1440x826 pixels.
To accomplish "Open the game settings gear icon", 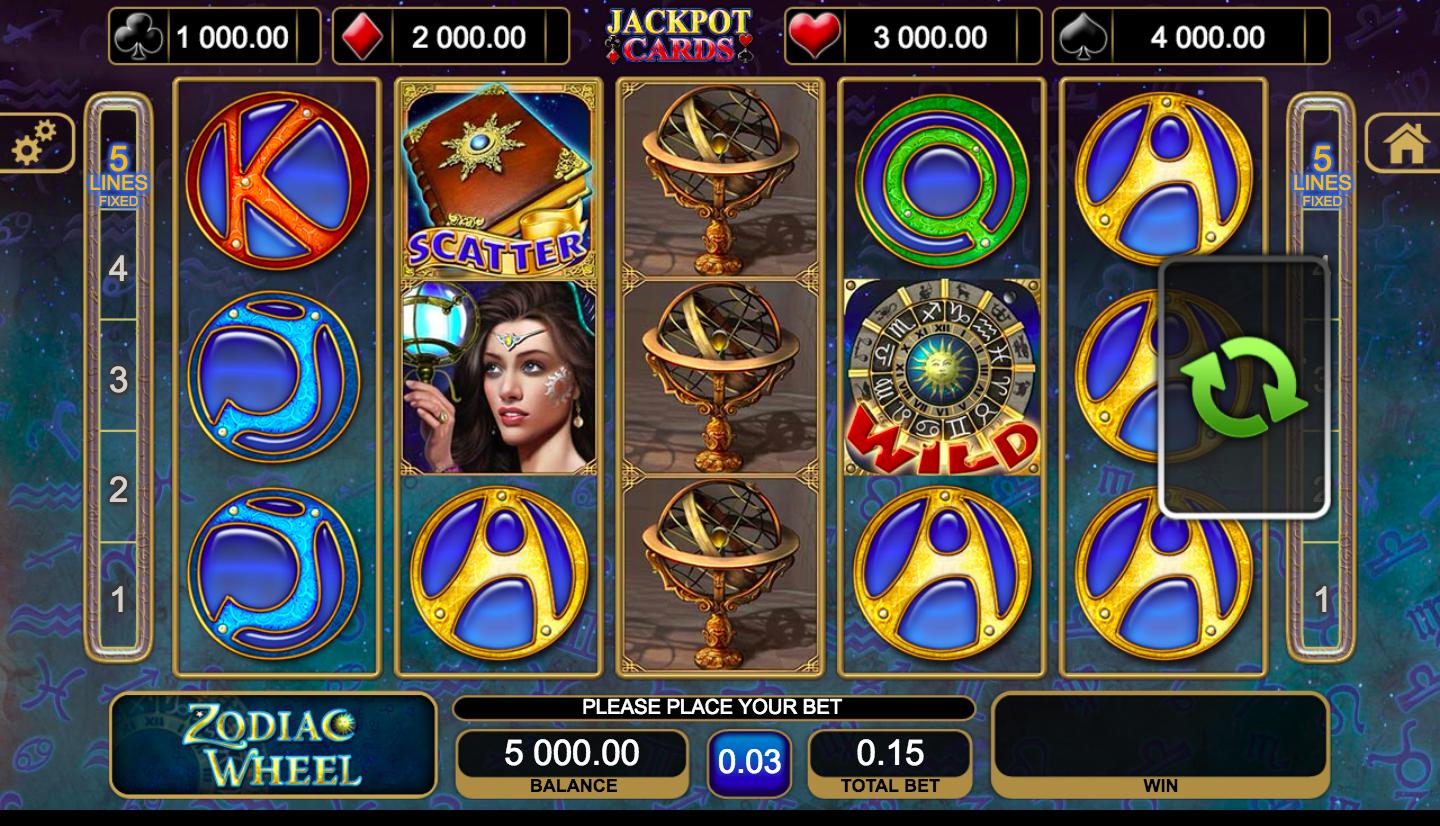I will pyautogui.click(x=37, y=143).
